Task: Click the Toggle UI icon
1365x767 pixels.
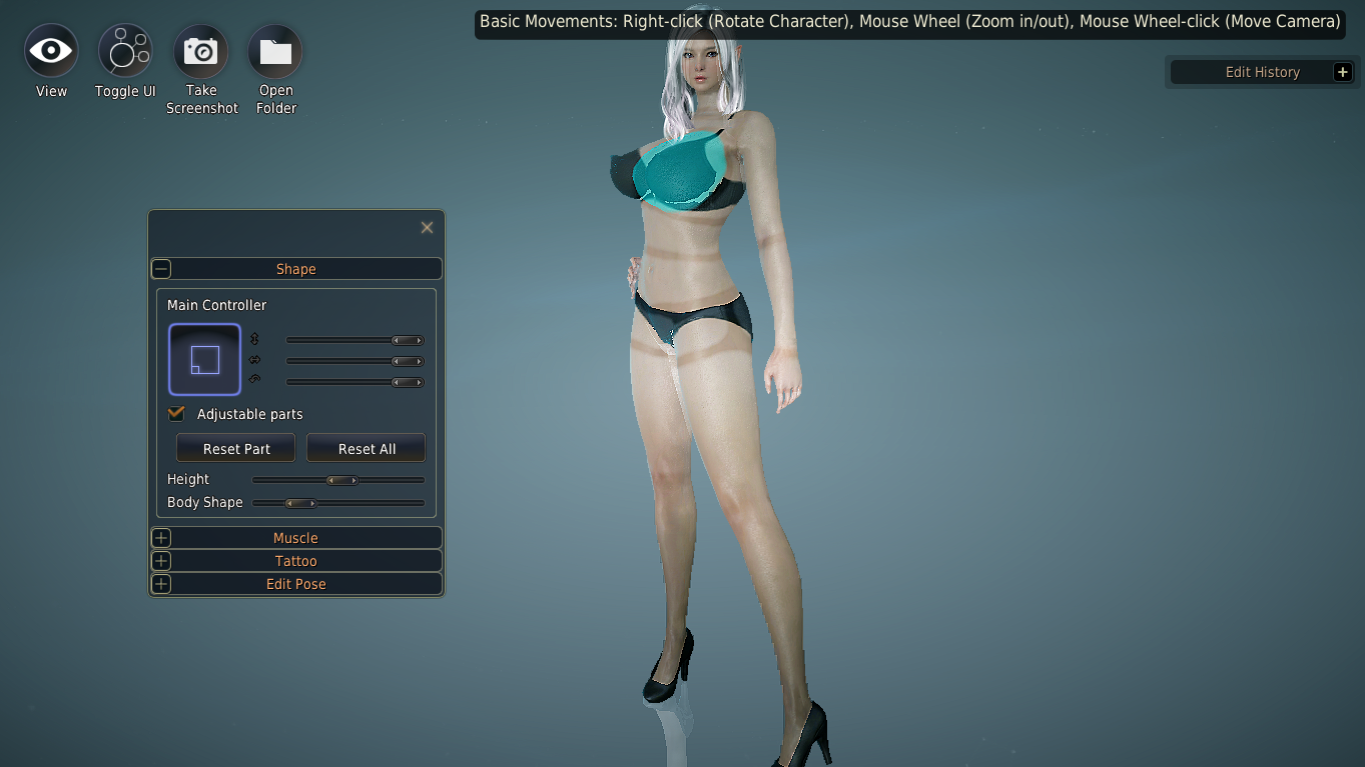Action: pos(124,50)
